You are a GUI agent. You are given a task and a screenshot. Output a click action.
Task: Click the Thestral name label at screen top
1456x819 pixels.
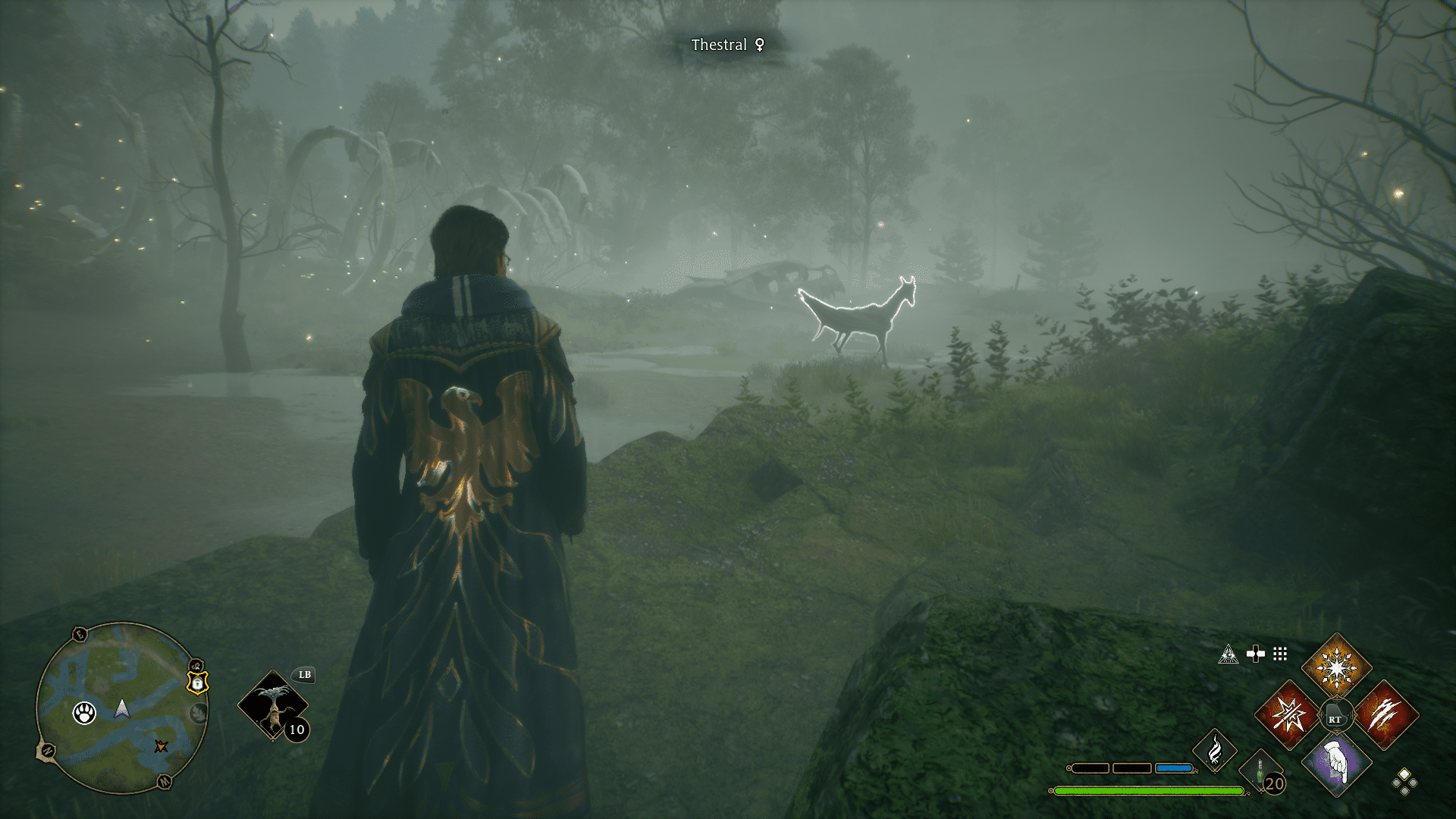726,44
